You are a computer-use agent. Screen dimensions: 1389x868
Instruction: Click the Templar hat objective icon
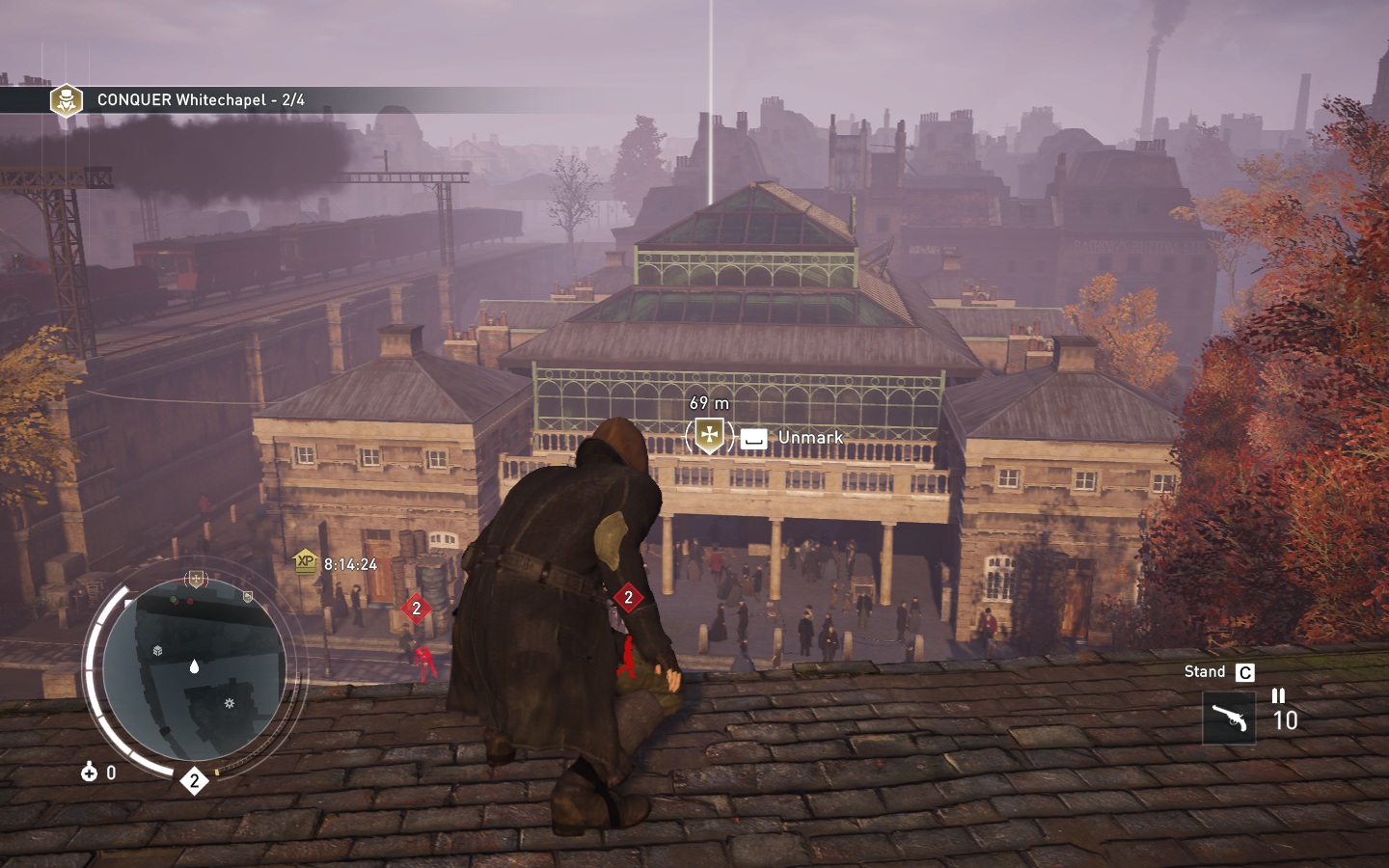pyautogui.click(x=67, y=100)
